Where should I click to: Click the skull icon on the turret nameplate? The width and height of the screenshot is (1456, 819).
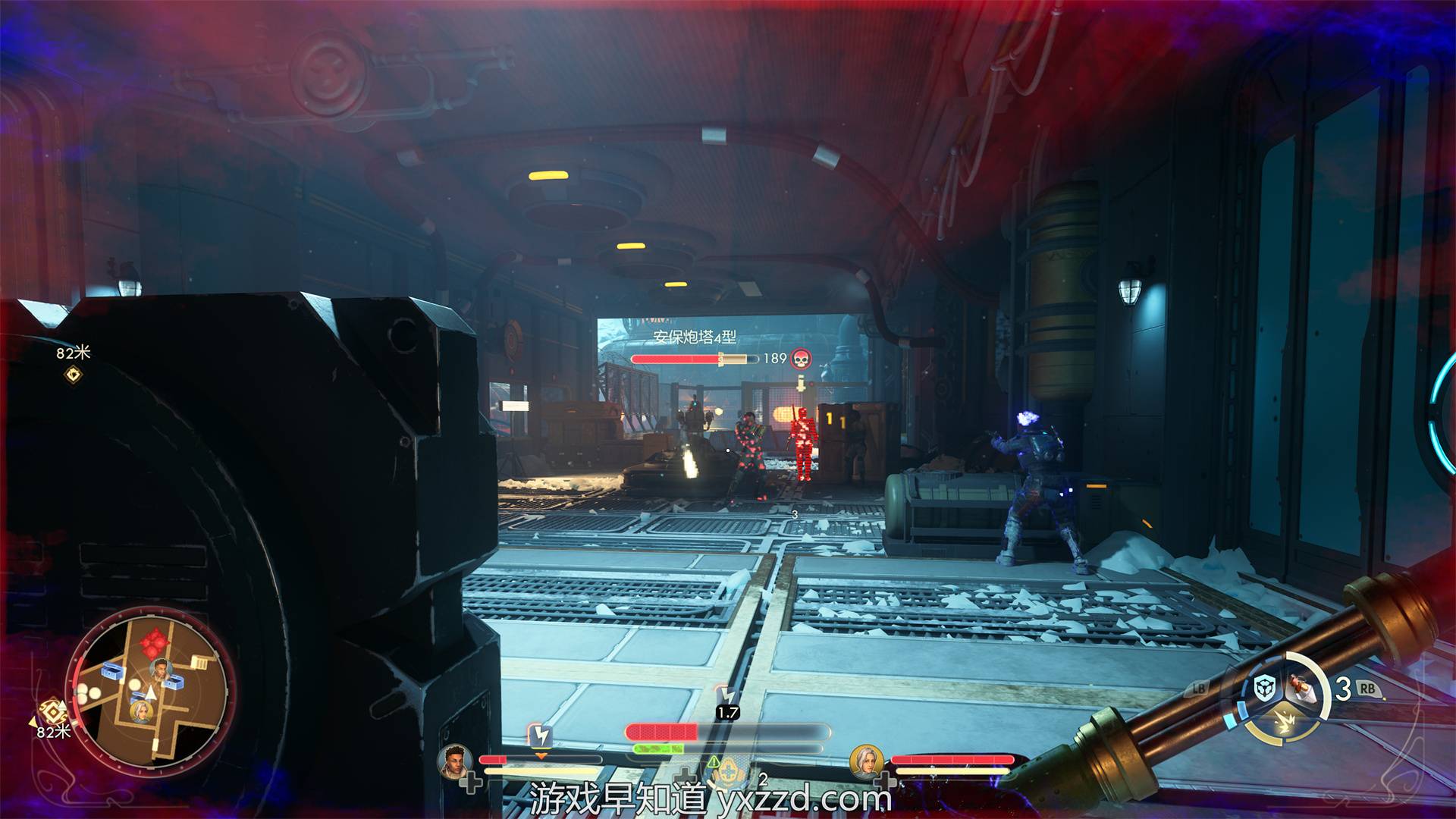pos(801,358)
